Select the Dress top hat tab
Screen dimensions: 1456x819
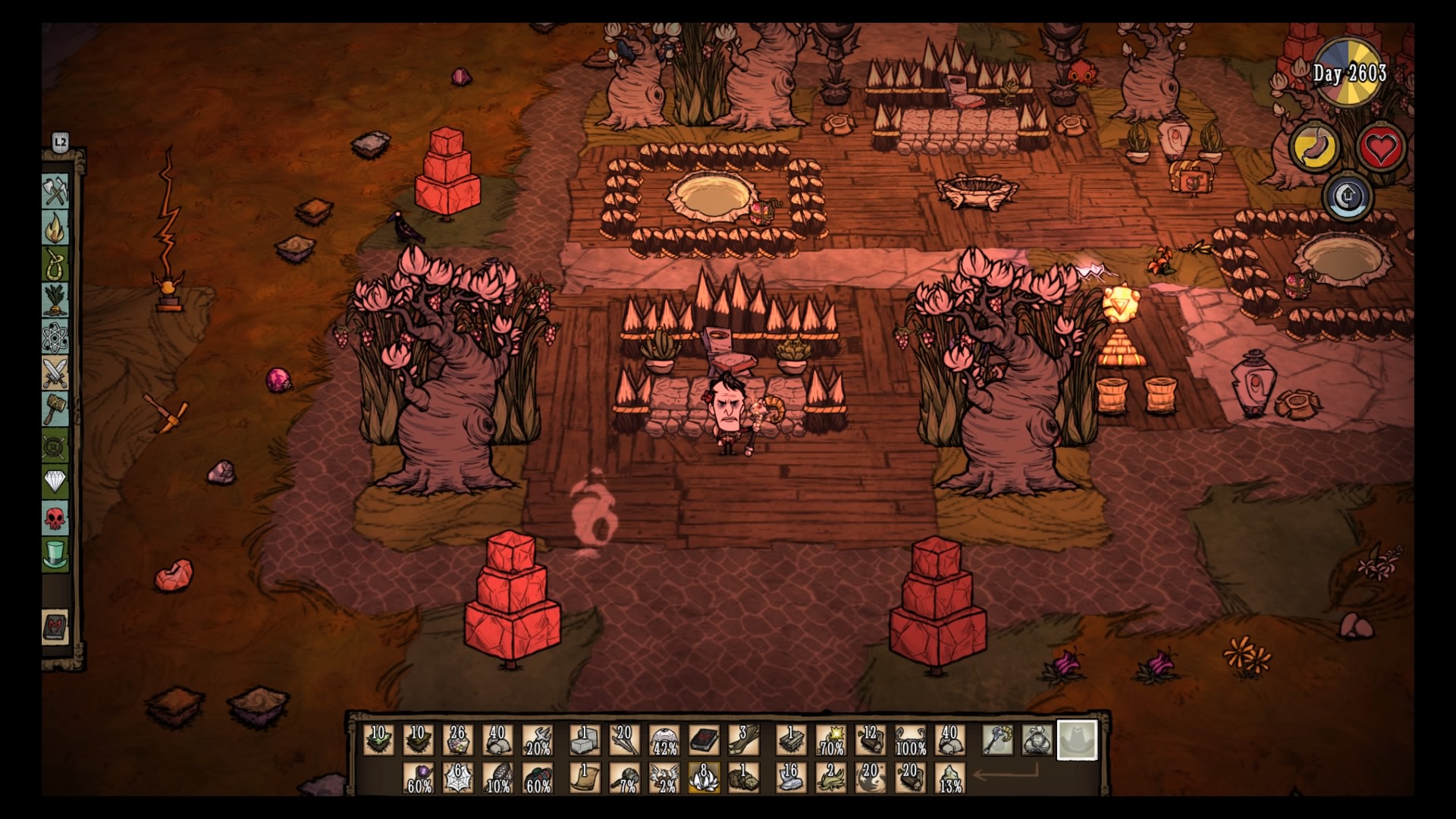coord(55,555)
